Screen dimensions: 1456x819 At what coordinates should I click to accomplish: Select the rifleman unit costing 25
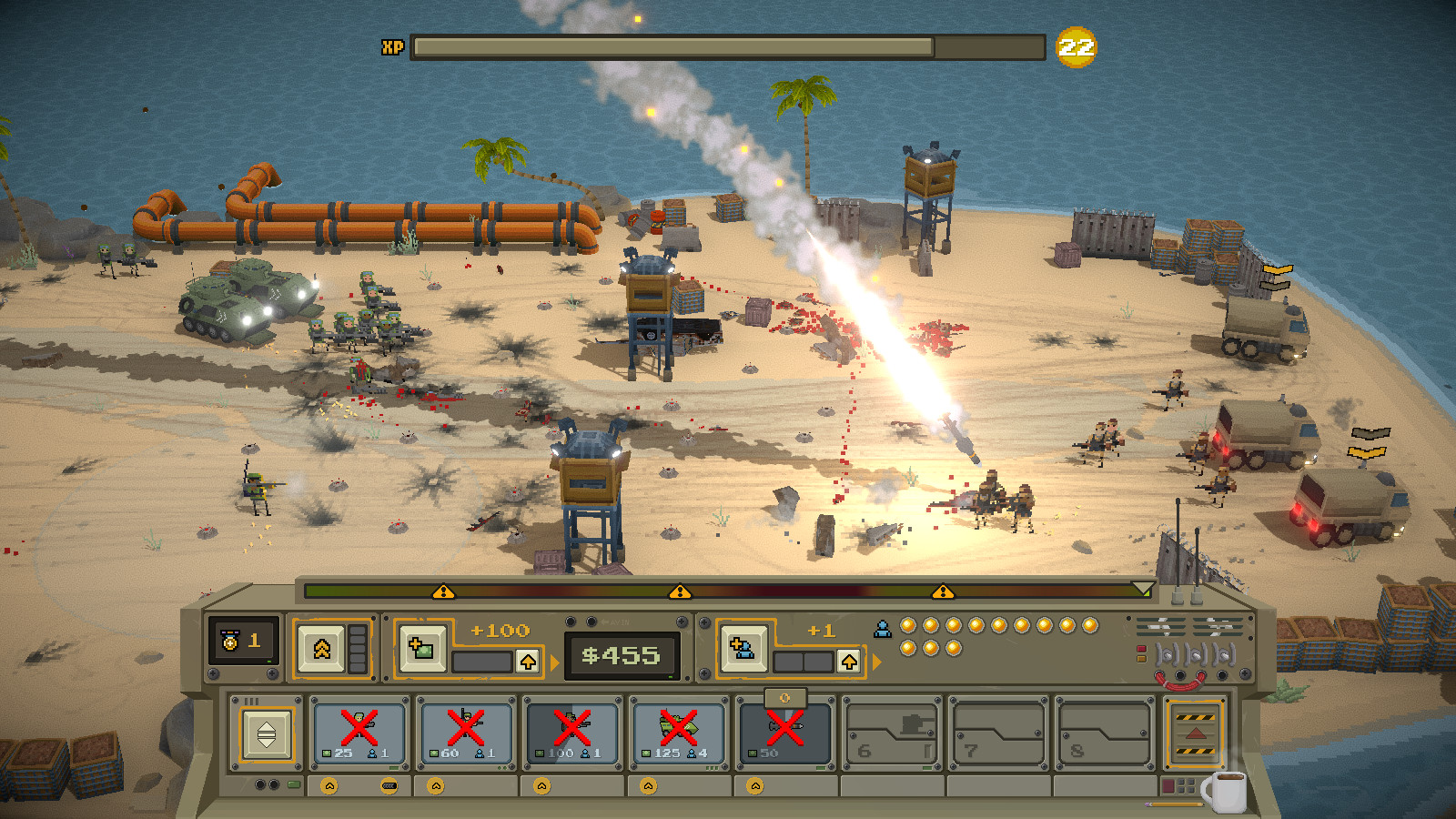coord(360,733)
